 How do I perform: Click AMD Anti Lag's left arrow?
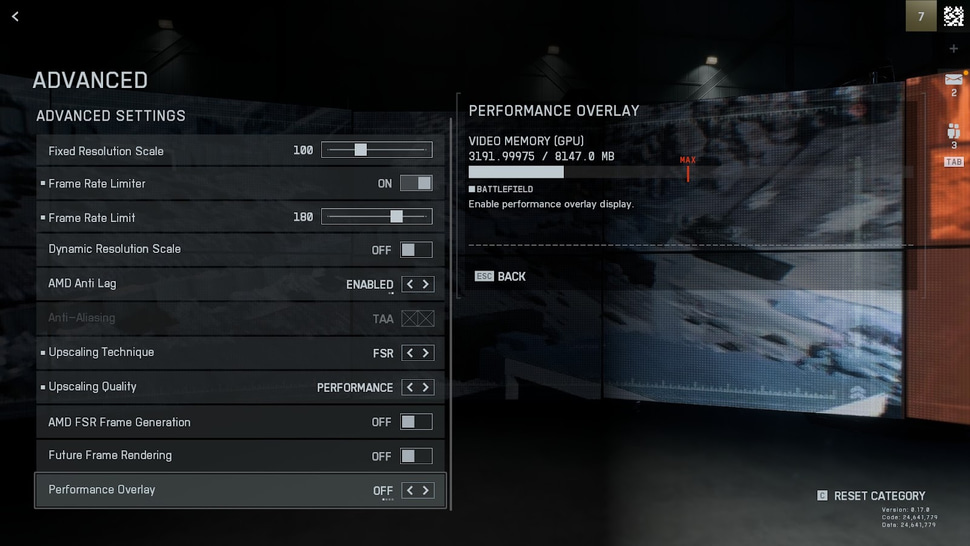pos(410,284)
